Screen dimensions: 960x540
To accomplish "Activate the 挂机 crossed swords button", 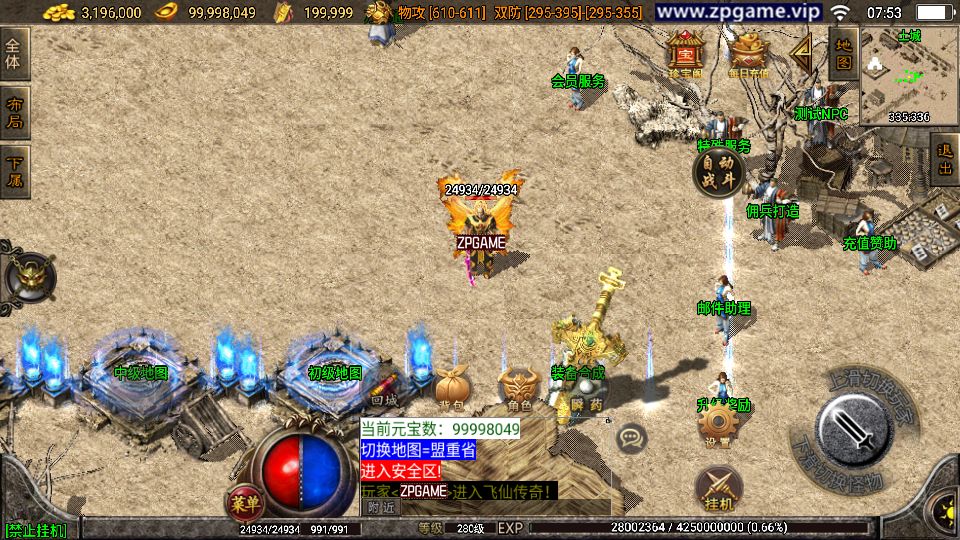I will pos(719,487).
